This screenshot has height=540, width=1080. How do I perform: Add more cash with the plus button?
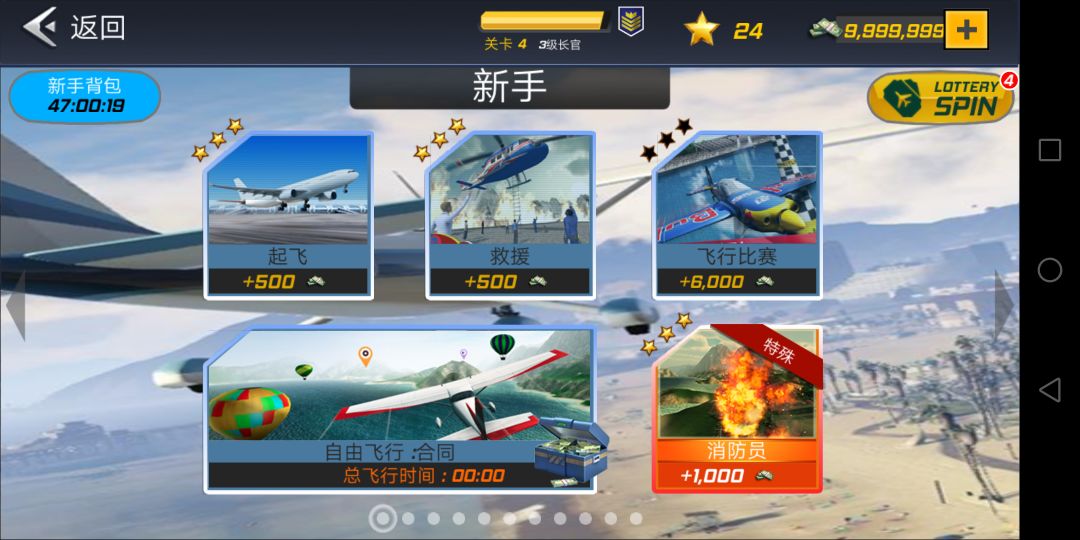tap(965, 30)
